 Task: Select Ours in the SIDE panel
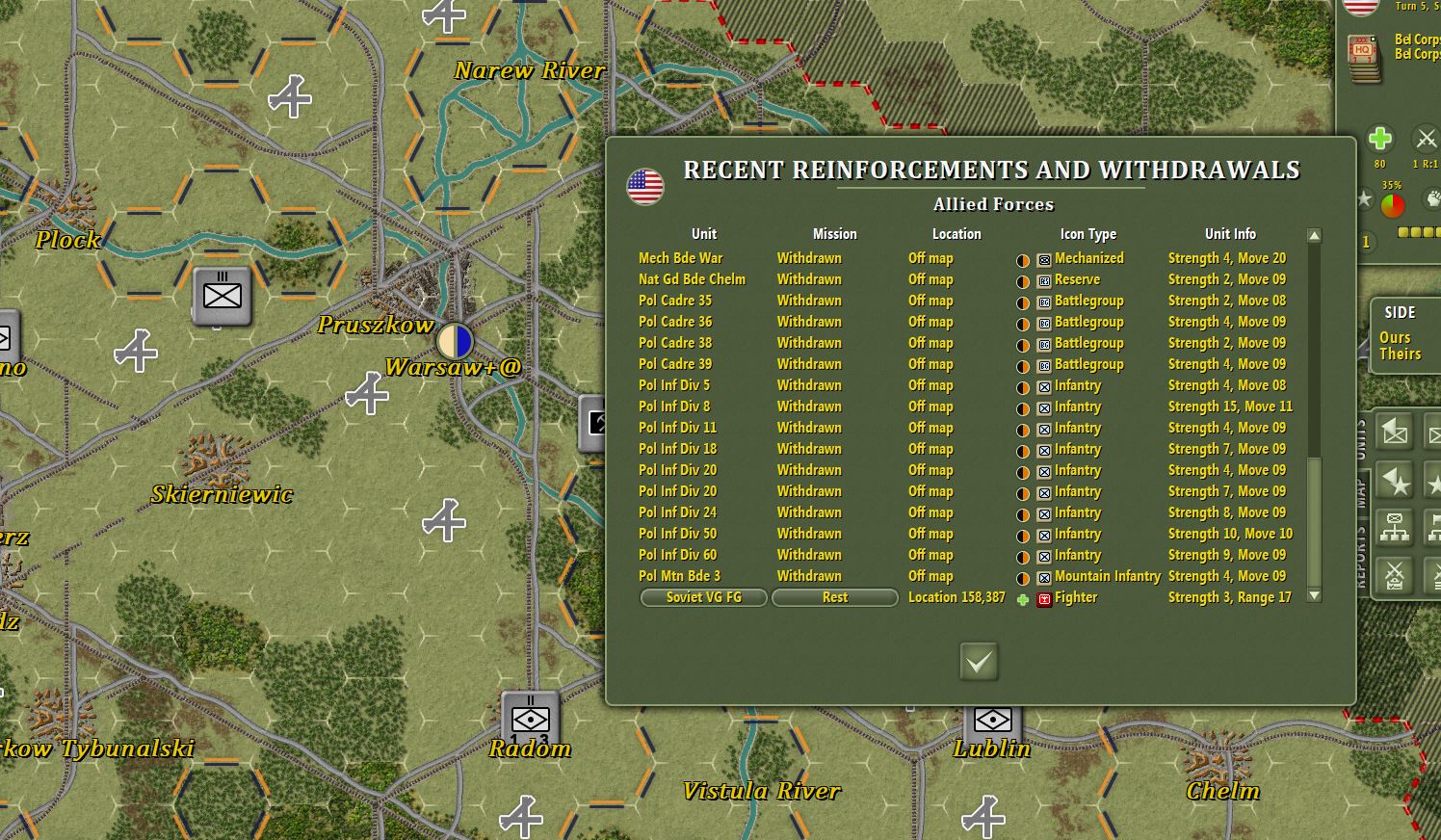click(1396, 337)
